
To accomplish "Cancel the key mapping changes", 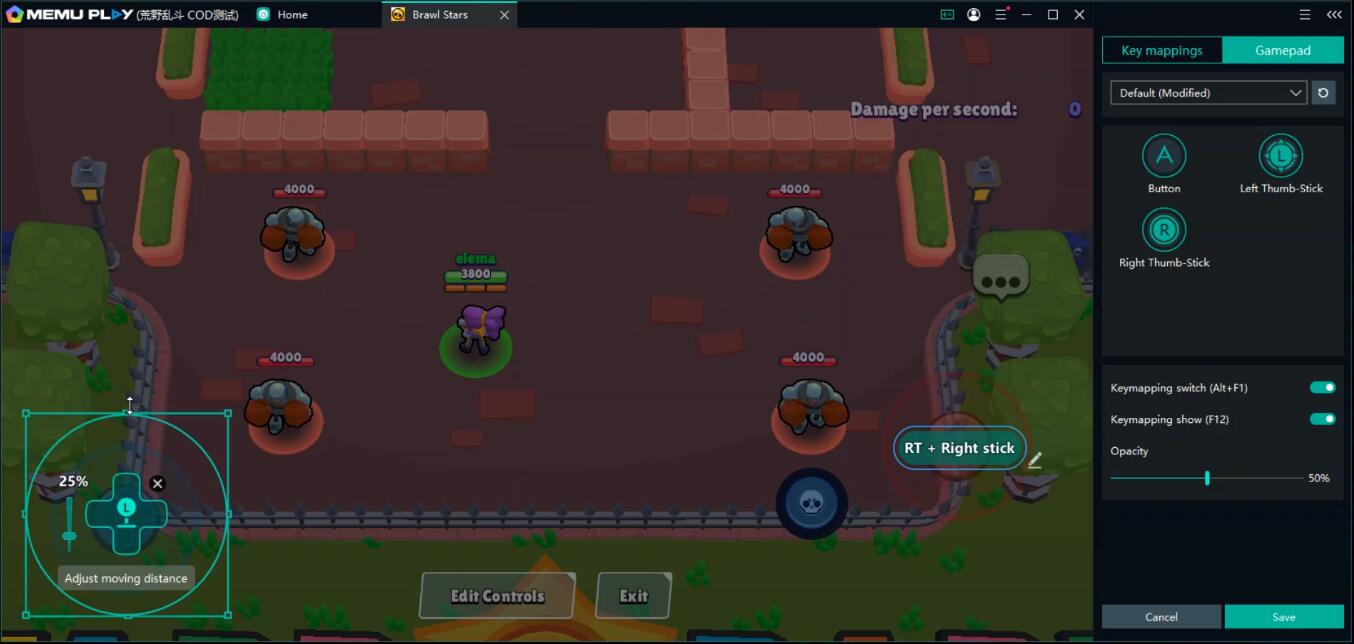I will pyautogui.click(x=1161, y=617).
